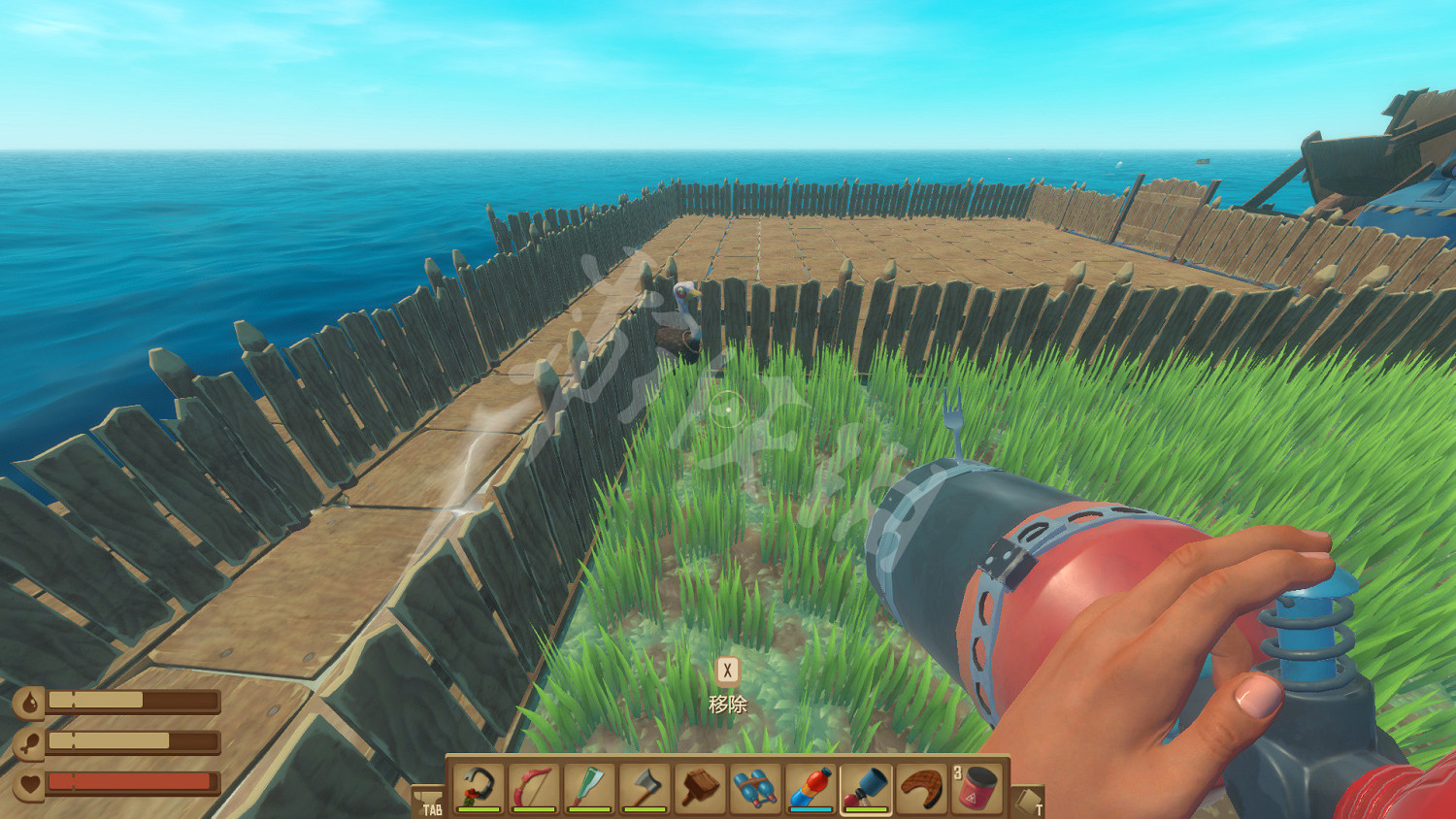The height and width of the screenshot is (819, 1456).
Task: Choose the red and blue water bottle
Action: click(x=811, y=787)
